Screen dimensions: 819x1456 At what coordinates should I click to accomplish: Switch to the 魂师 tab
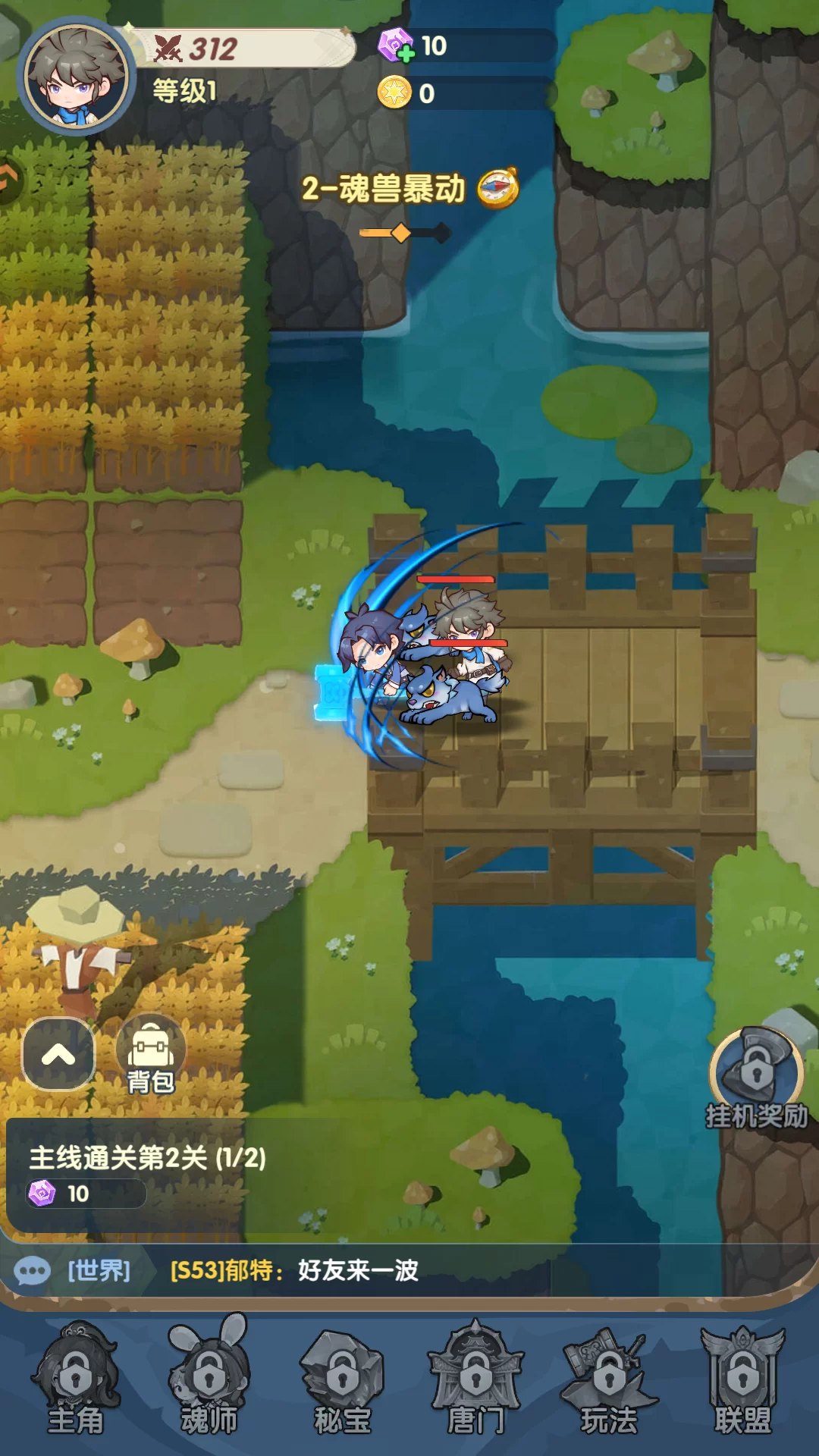pos(209,1380)
